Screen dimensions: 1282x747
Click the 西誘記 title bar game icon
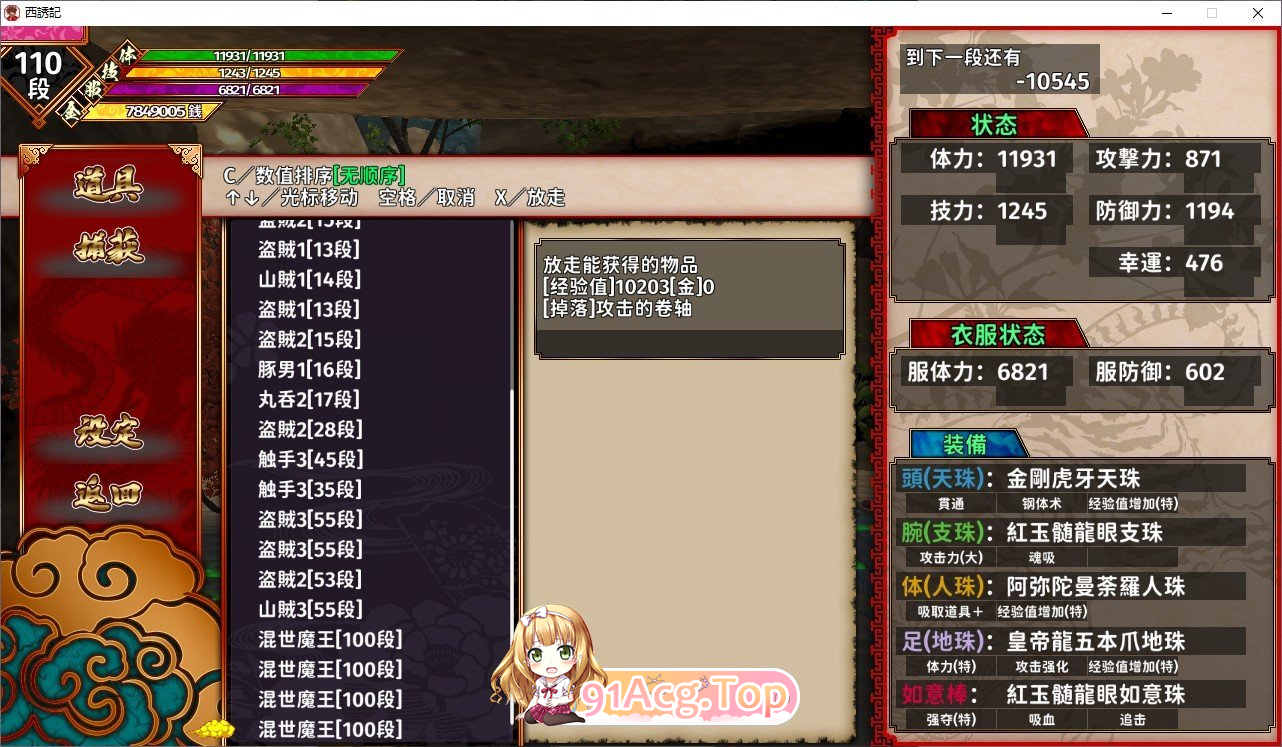10,12
